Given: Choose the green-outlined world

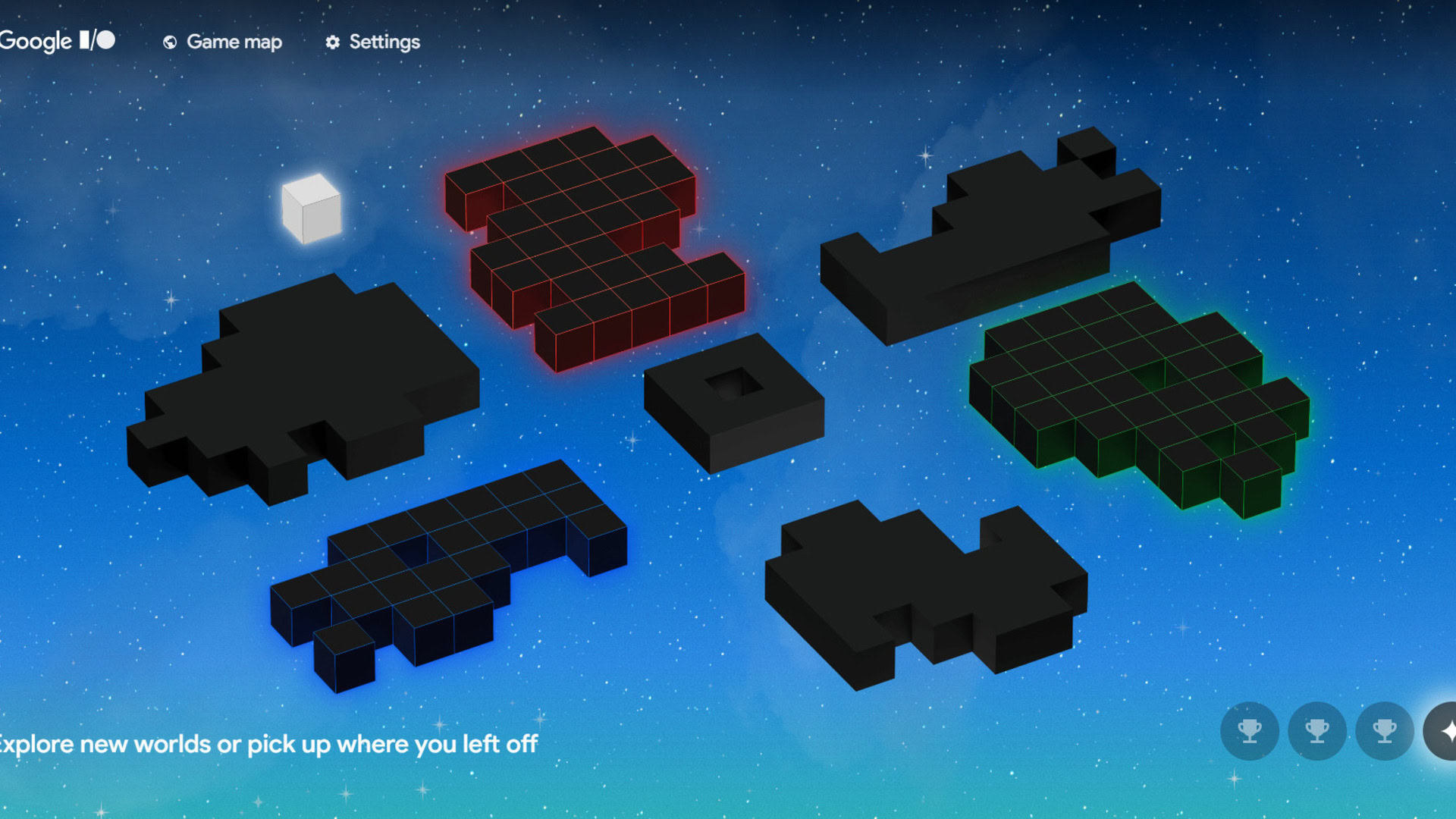Looking at the screenshot, I should (x=1137, y=394).
